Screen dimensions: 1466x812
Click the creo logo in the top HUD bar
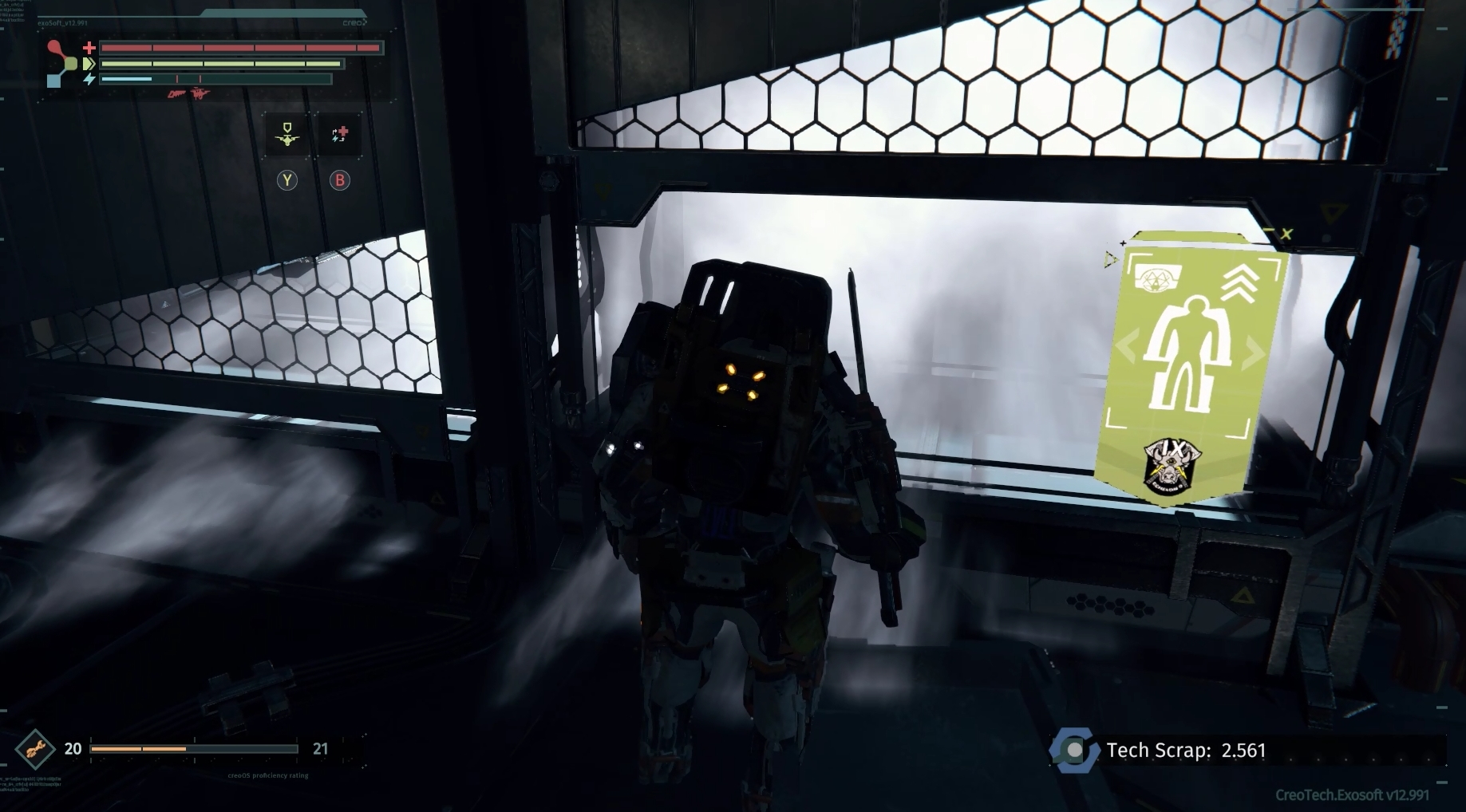tap(354, 22)
